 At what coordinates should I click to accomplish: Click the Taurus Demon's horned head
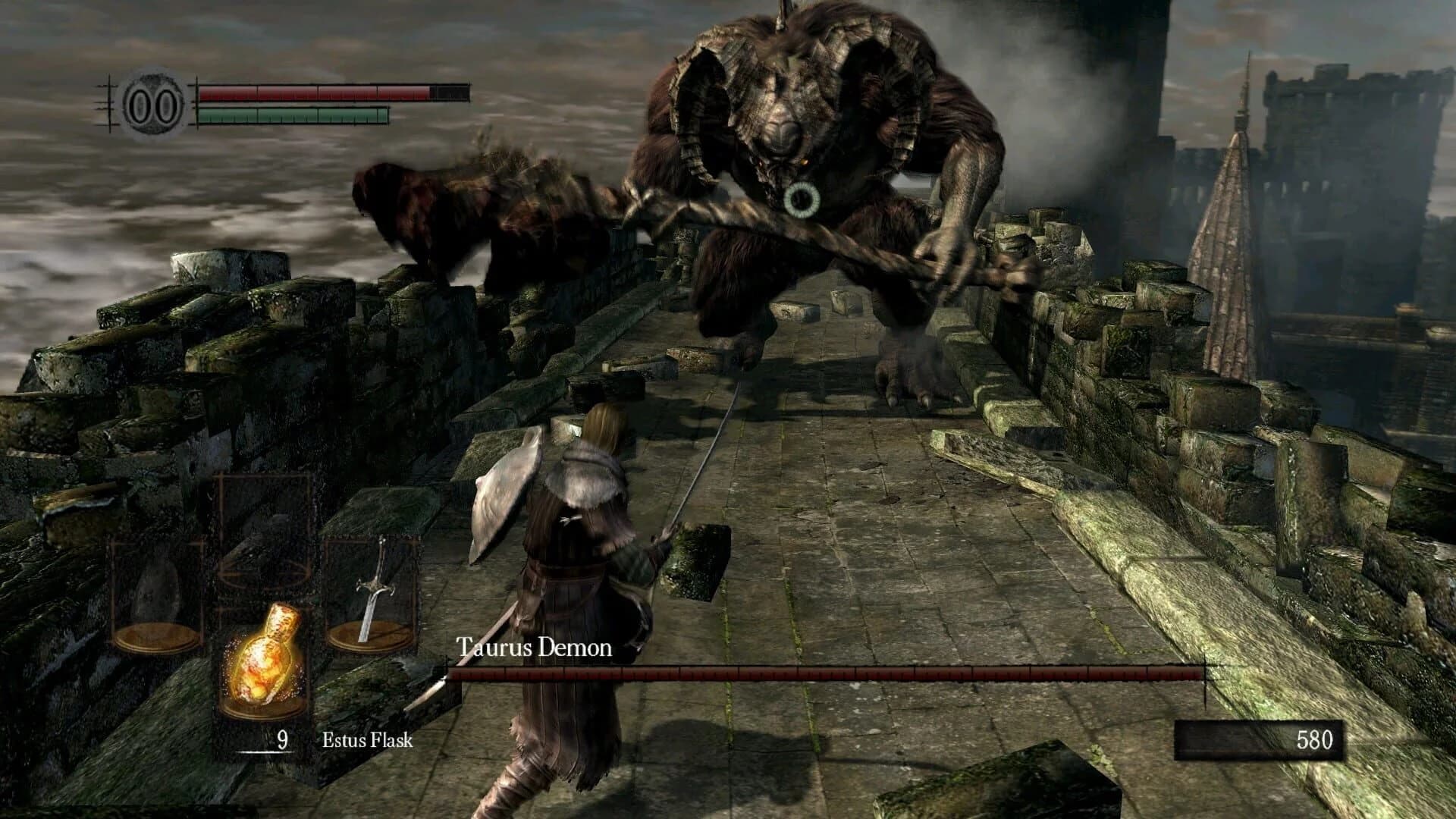point(781,106)
